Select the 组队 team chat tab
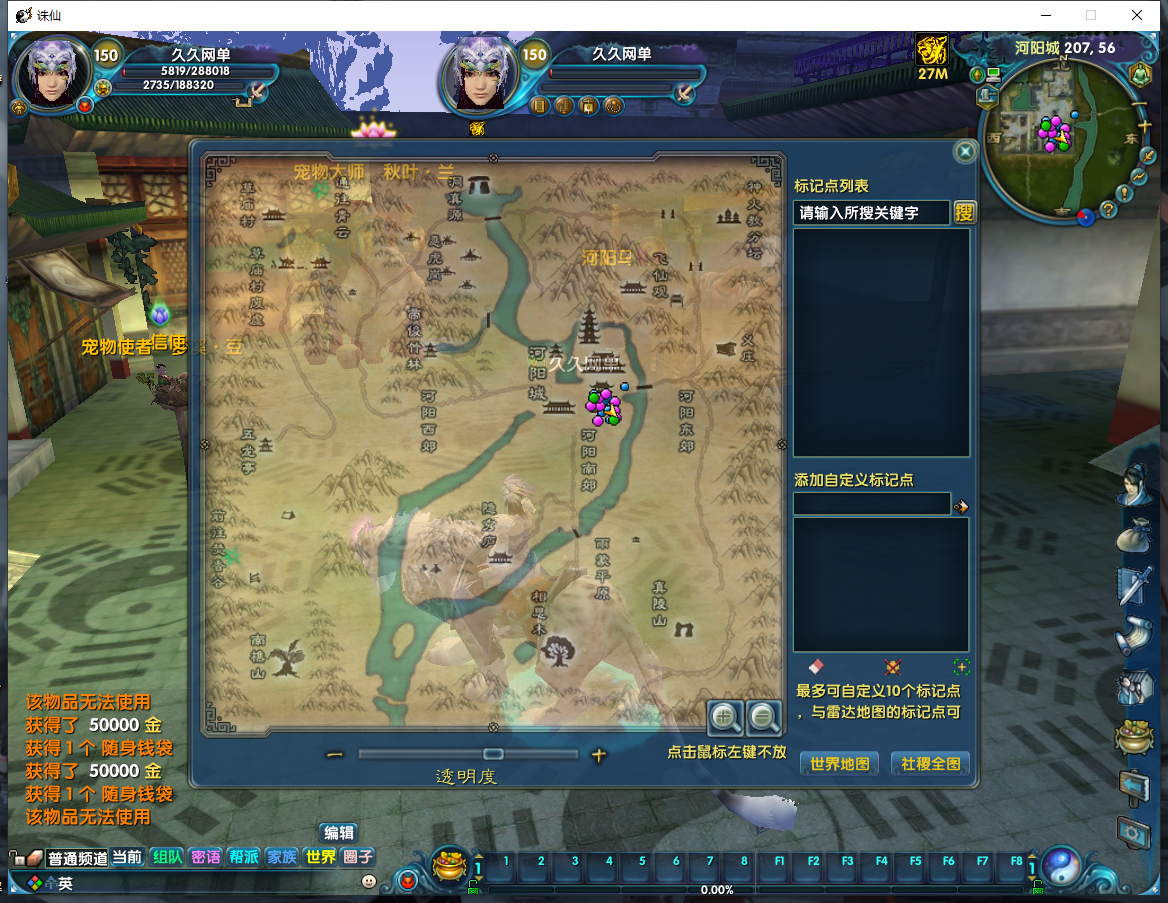1168x903 pixels. pyautogui.click(x=167, y=857)
